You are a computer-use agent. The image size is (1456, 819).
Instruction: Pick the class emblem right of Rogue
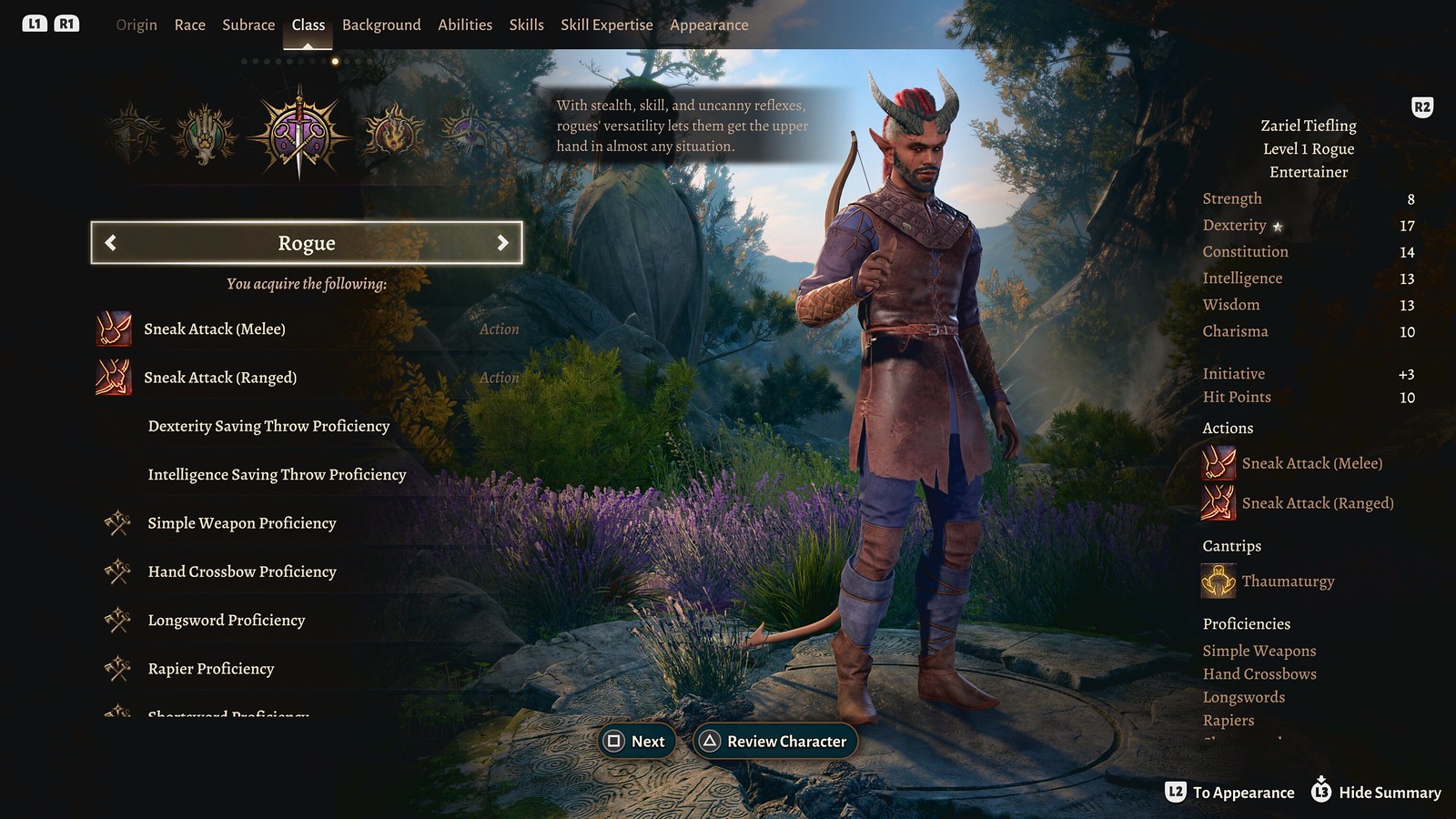coord(393,134)
